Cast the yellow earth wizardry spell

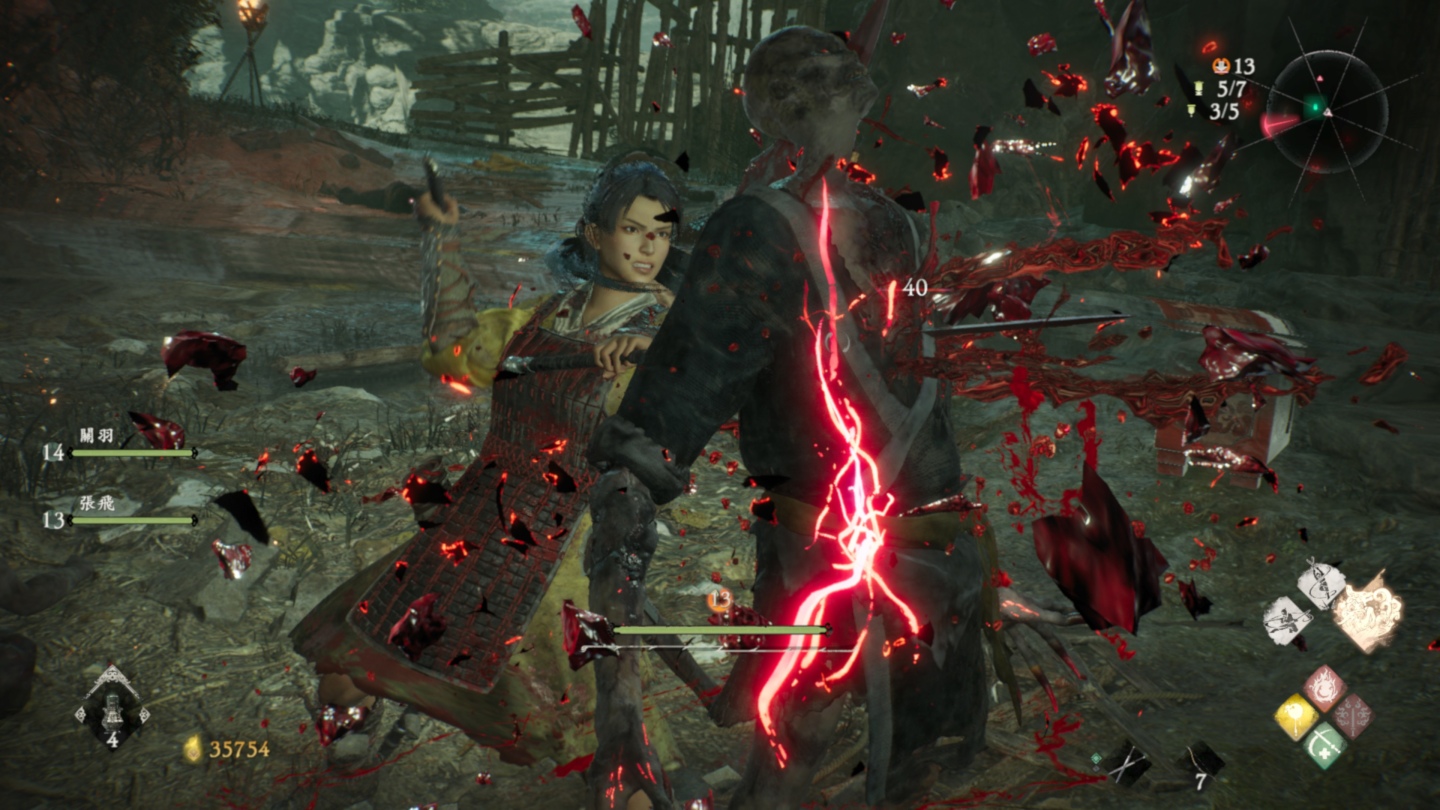[x=1295, y=717]
